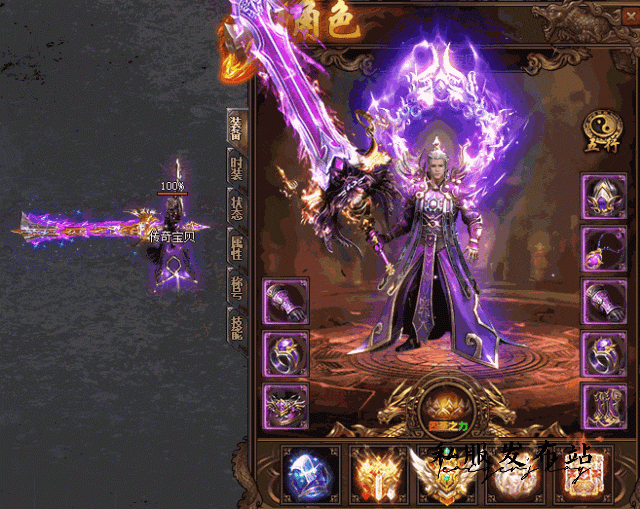640x509 pixels.
Task: Open the 时装 fashion tab
Action: point(237,166)
